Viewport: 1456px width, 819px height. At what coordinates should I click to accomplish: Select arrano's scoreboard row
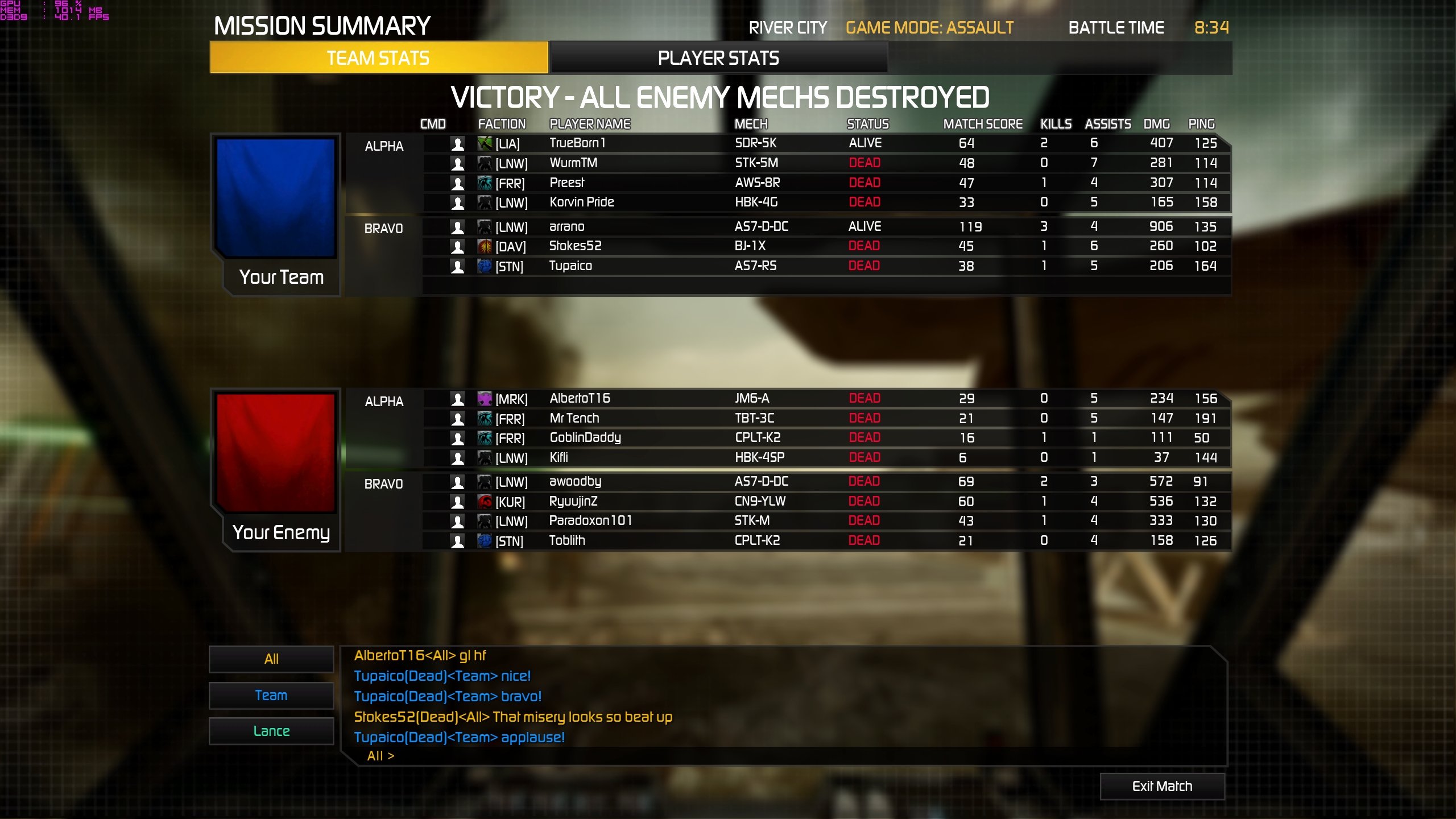[825, 227]
